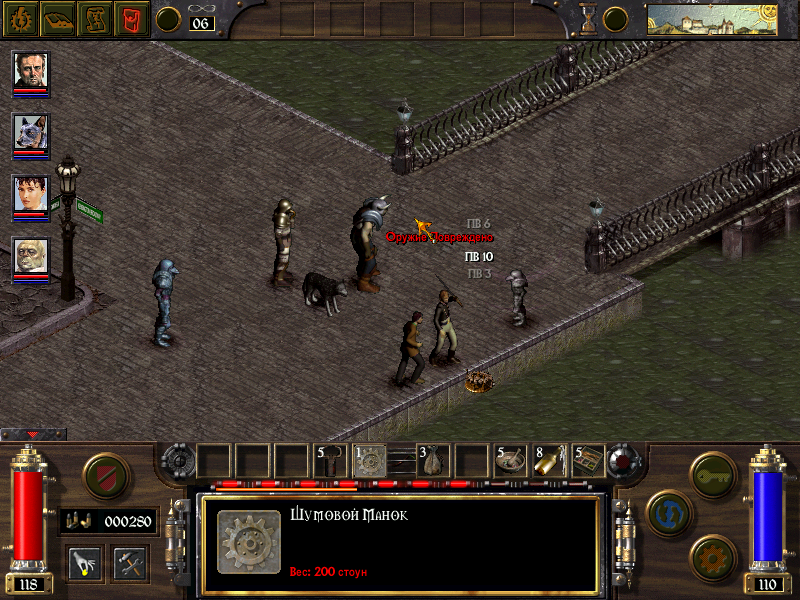Select the pale bald follower portrait
This screenshot has width=800, height=600.
[30, 257]
